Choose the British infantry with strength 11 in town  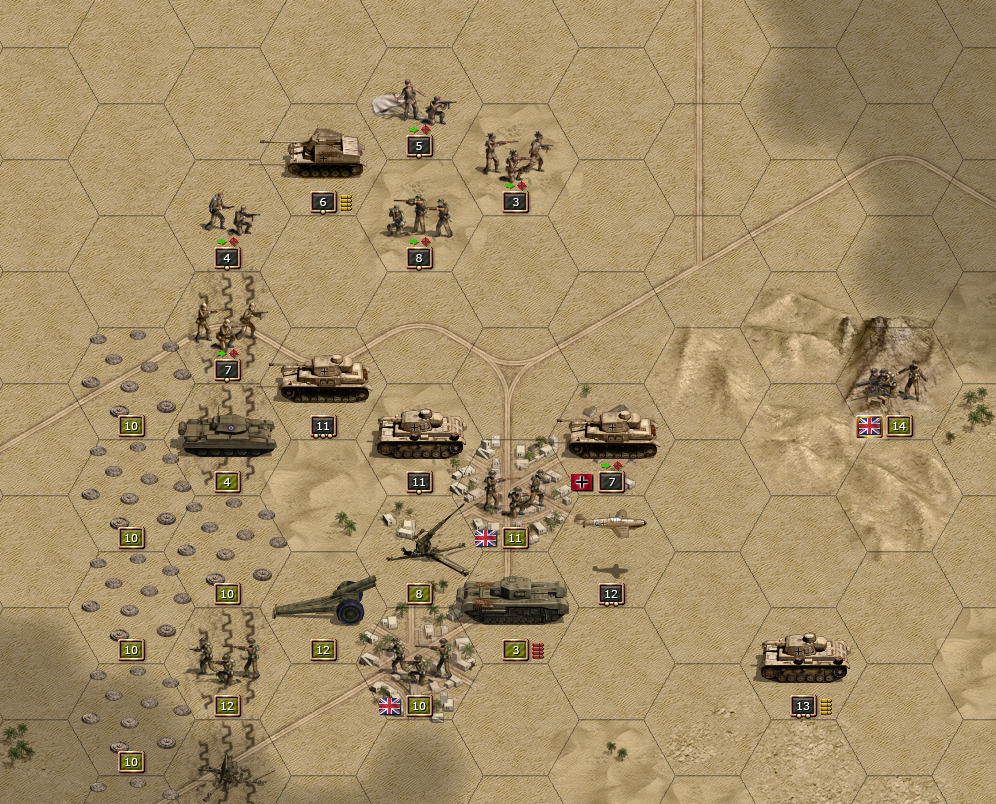(515, 490)
